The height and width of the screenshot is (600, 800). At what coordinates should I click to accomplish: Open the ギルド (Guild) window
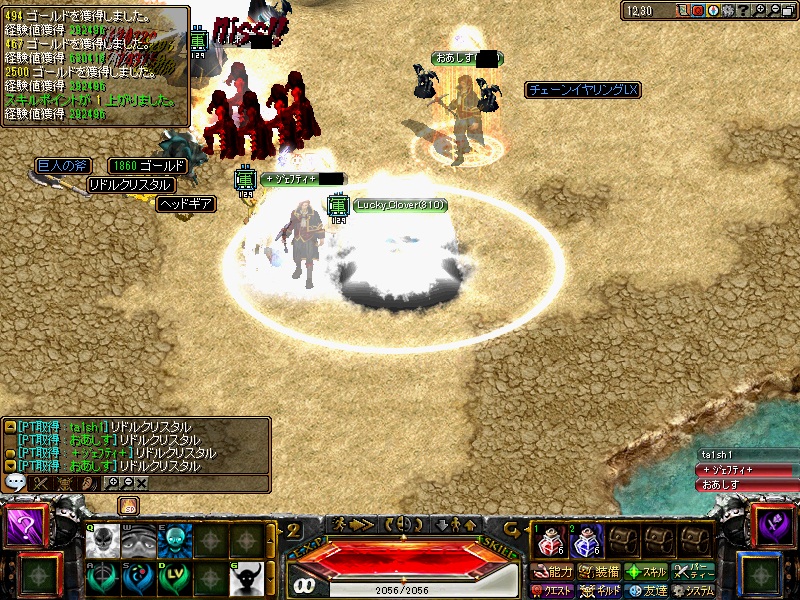pos(600,591)
